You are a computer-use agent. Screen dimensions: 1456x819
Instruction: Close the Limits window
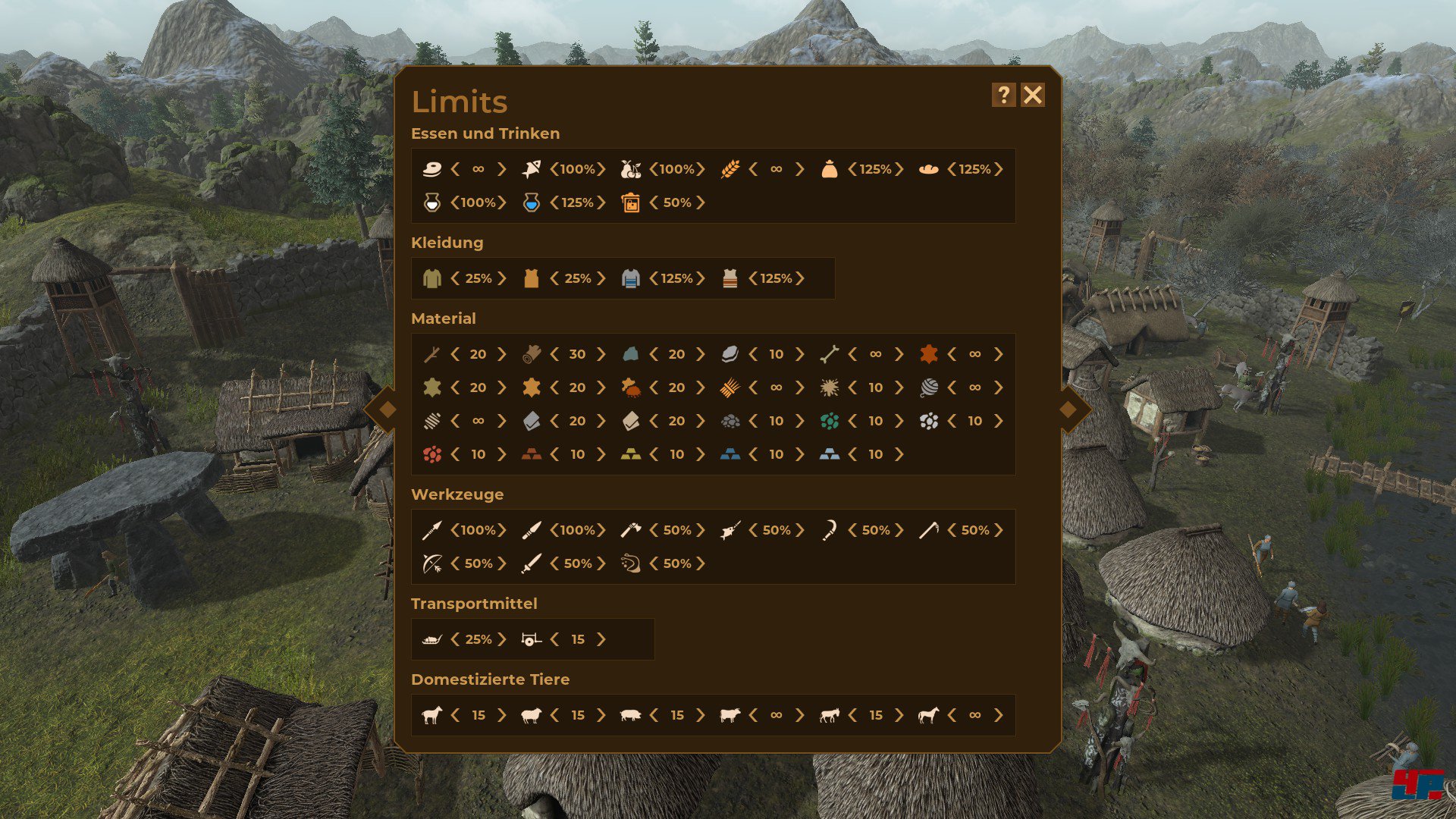pos(1033,95)
